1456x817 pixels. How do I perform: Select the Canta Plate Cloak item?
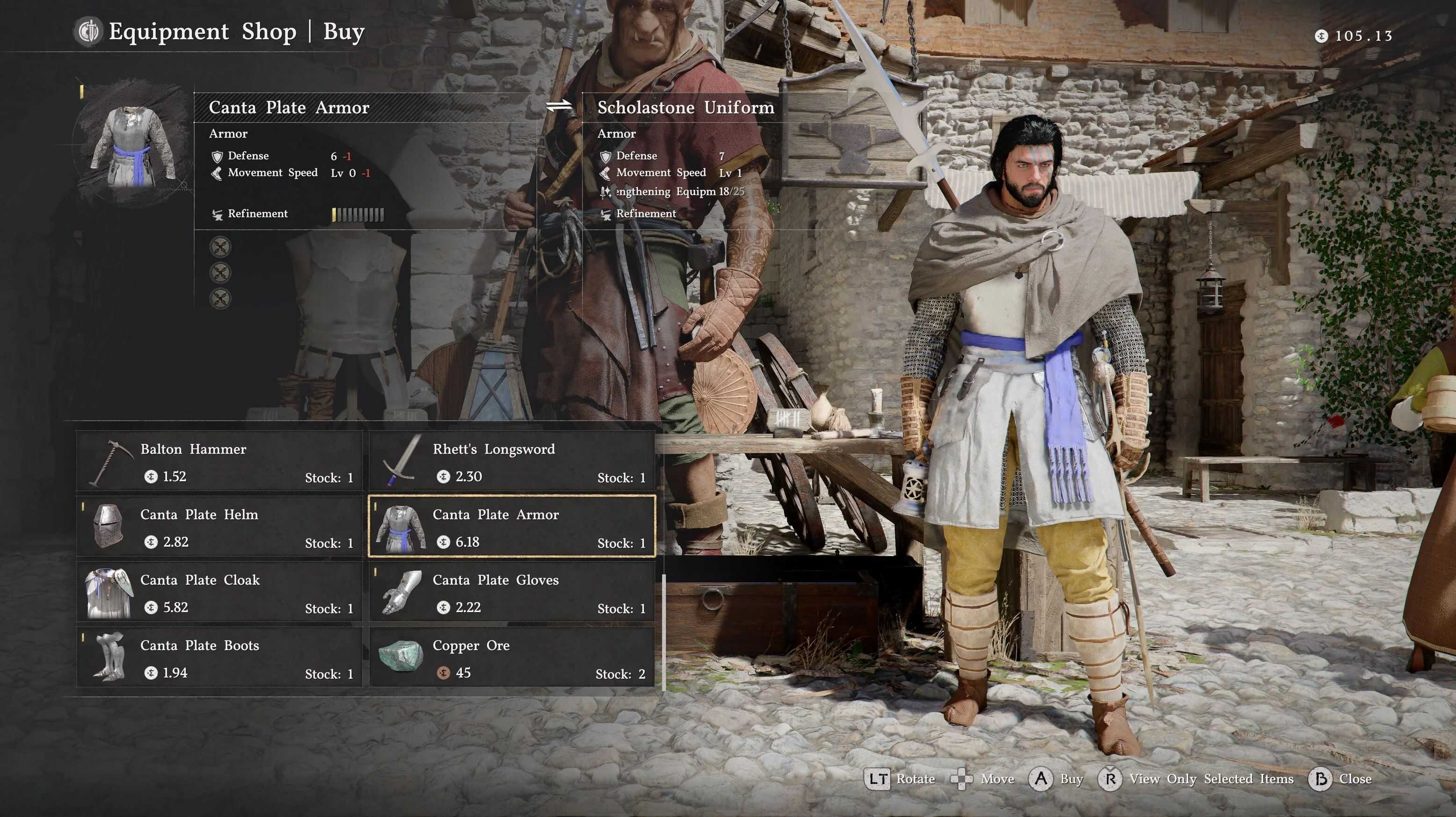point(219,592)
